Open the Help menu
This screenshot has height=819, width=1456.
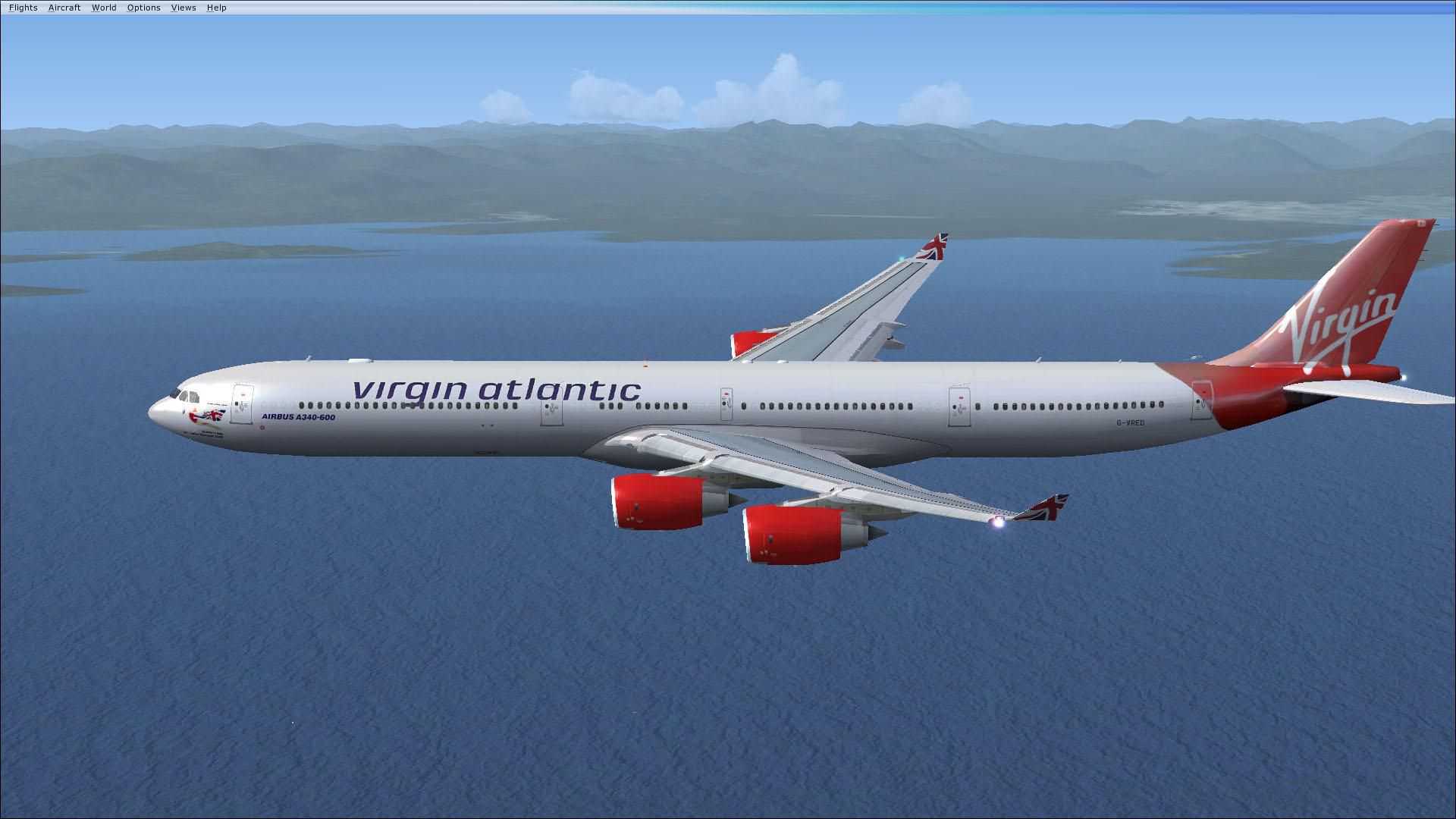click(216, 7)
